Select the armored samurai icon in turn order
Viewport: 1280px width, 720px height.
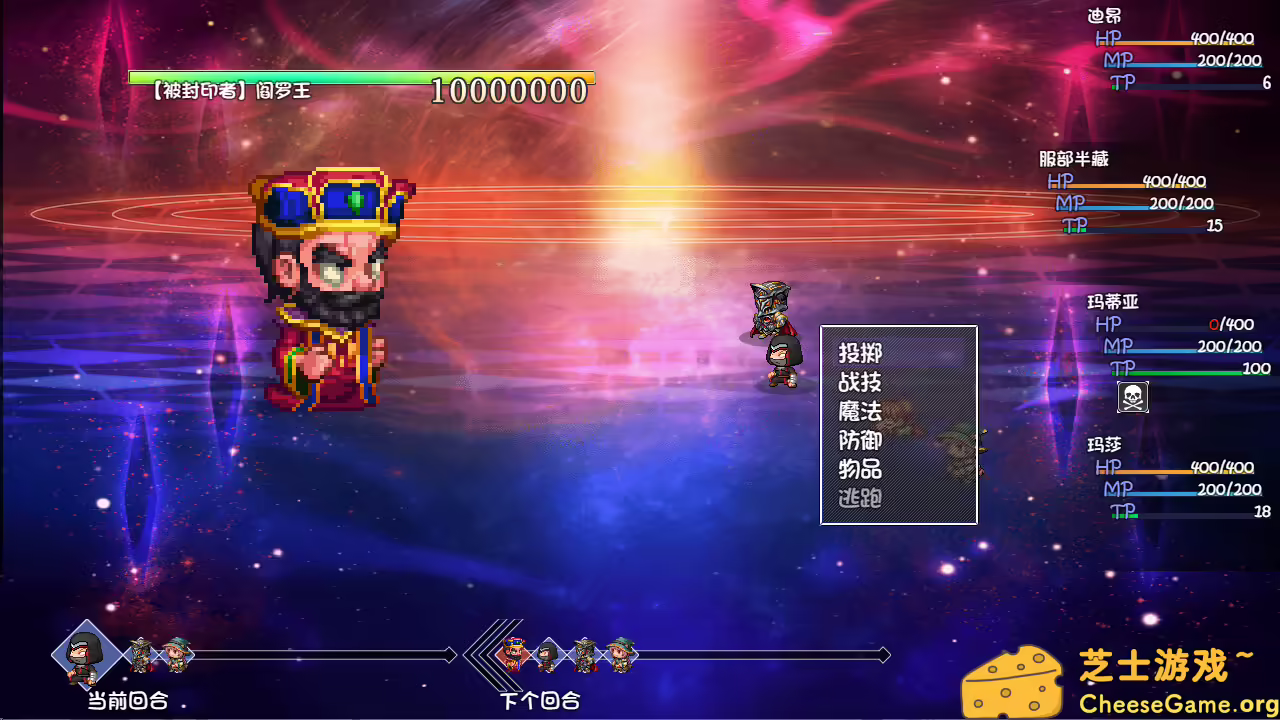point(139,655)
